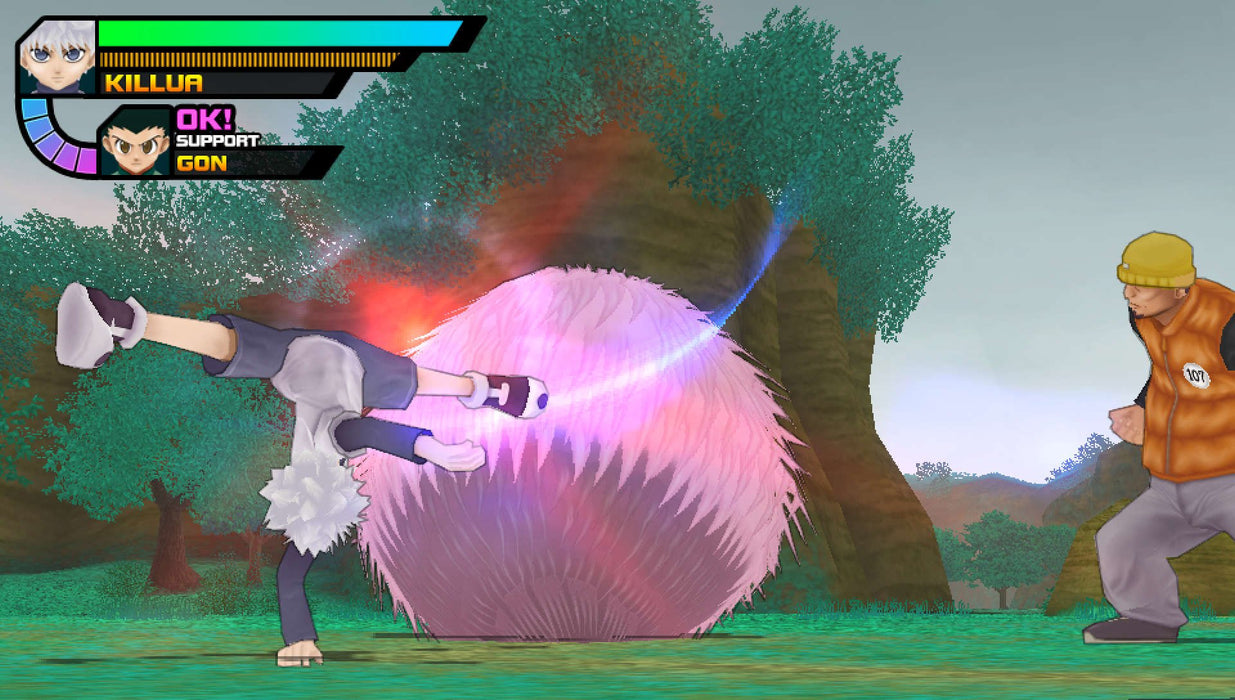The image size is (1235, 700).
Task: Click Killua's character portrait
Action: click(x=57, y=57)
